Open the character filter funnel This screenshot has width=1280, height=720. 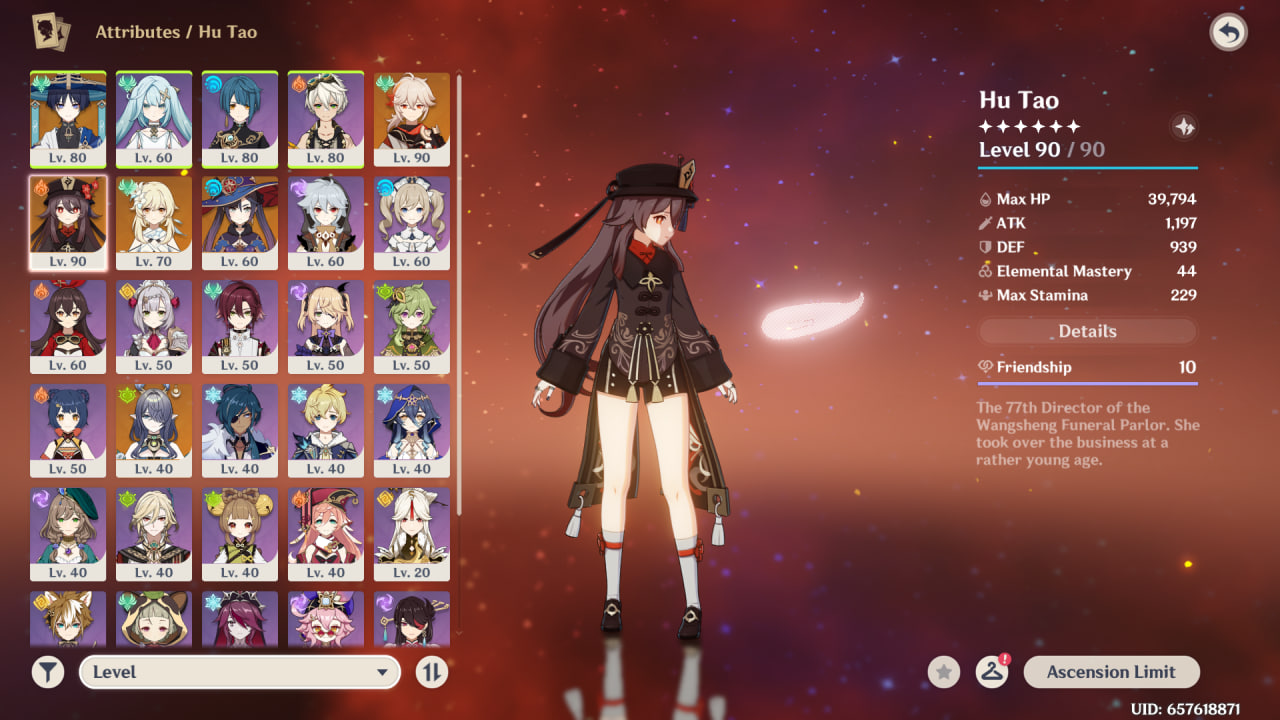click(x=47, y=672)
